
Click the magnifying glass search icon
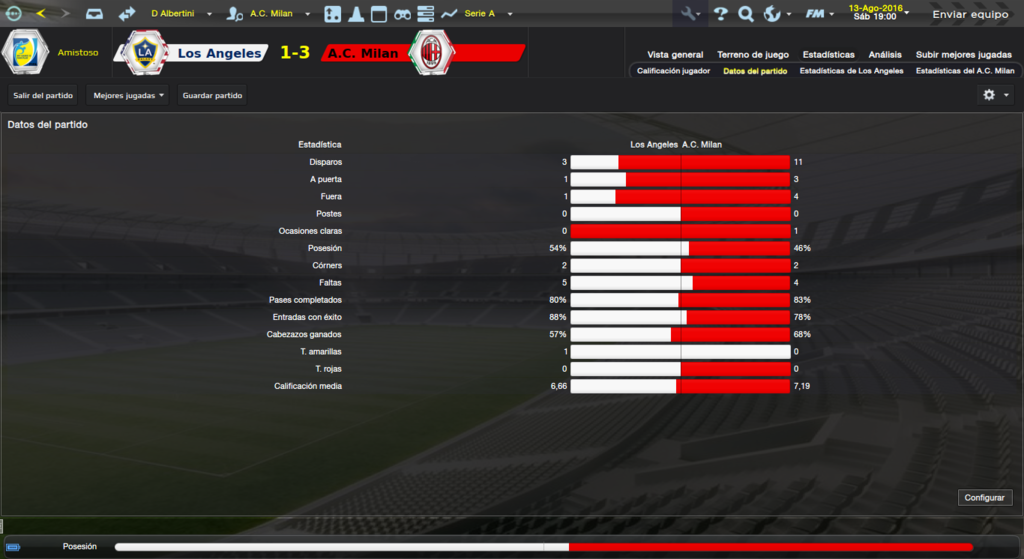[745, 14]
